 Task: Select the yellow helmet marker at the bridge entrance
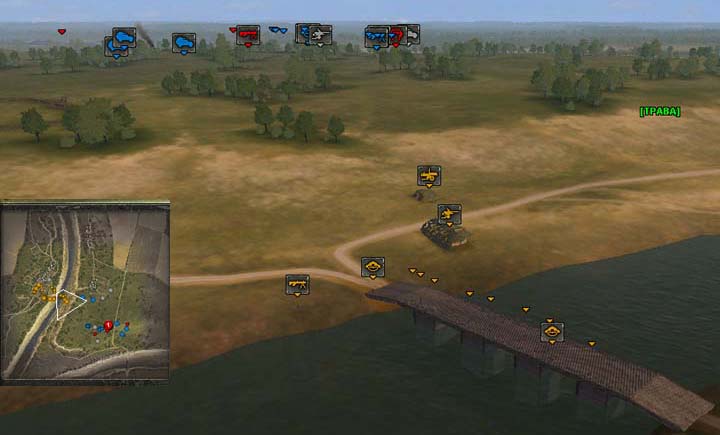coord(373,266)
